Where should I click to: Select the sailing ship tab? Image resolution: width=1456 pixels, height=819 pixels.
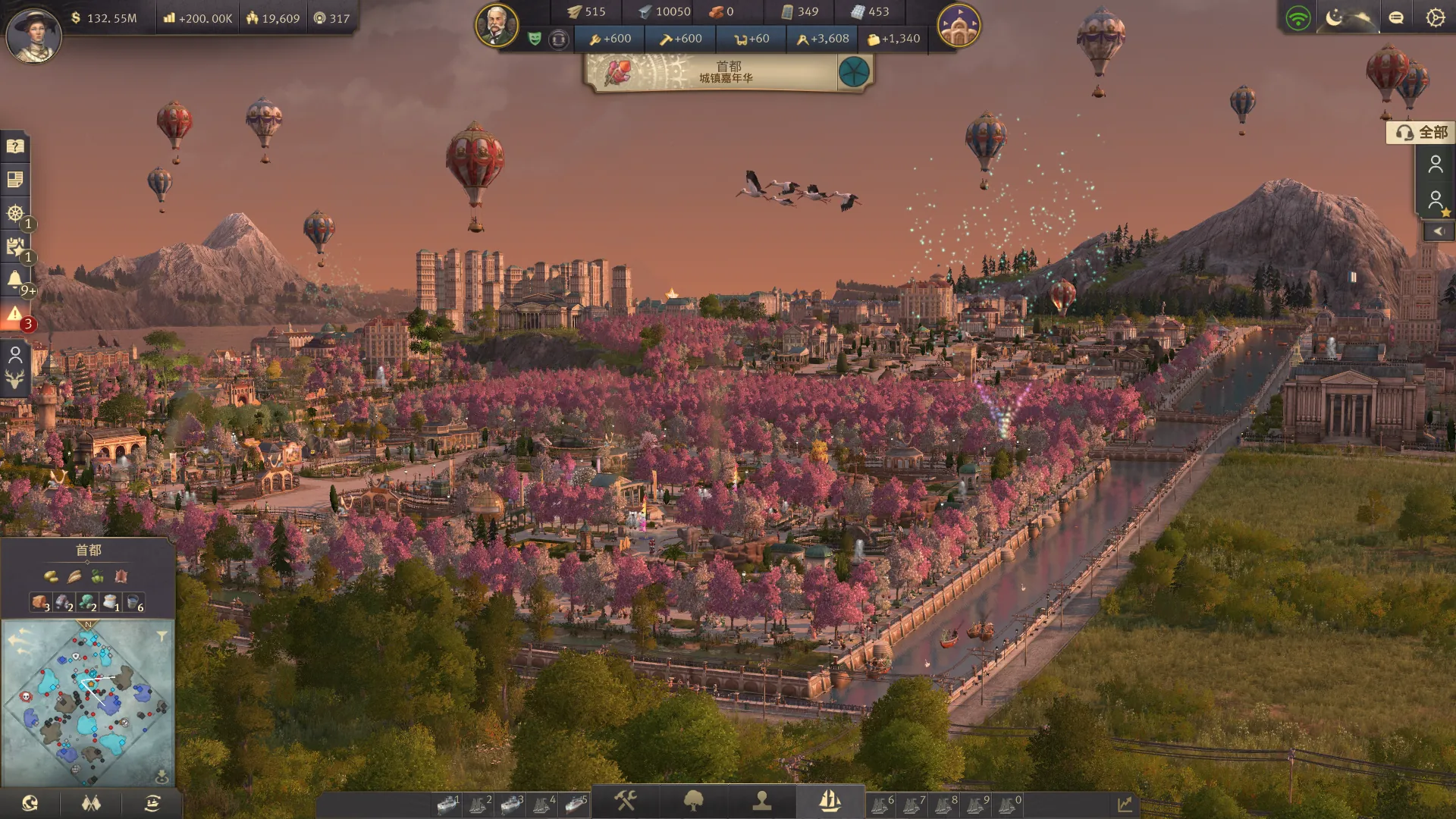830,801
